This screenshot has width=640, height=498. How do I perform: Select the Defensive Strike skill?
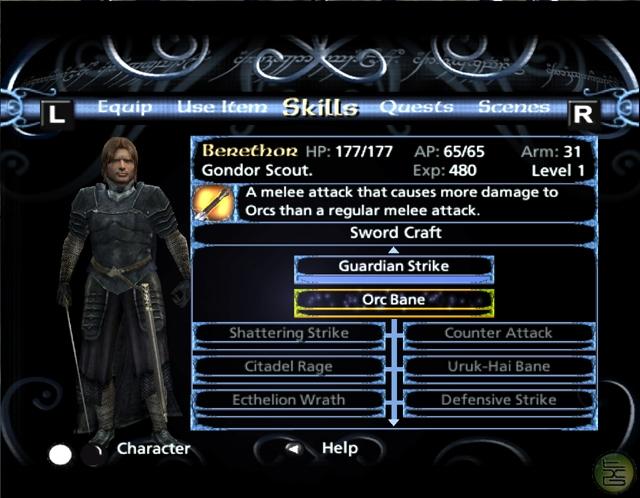pos(499,400)
